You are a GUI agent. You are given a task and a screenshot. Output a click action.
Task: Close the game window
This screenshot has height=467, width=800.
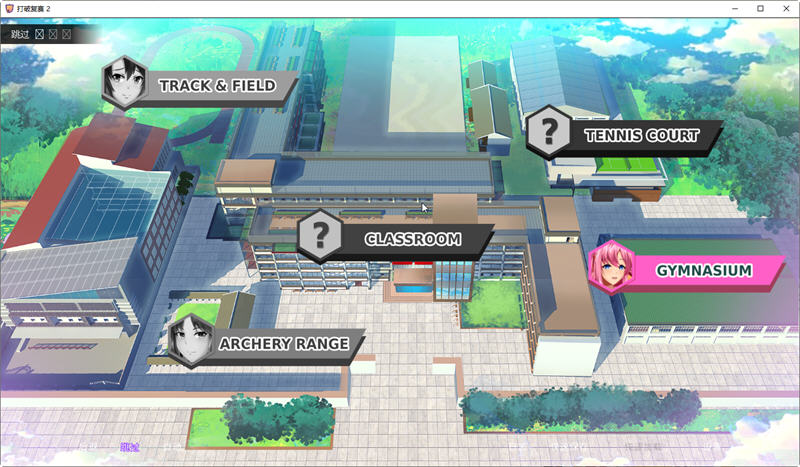[784, 8]
